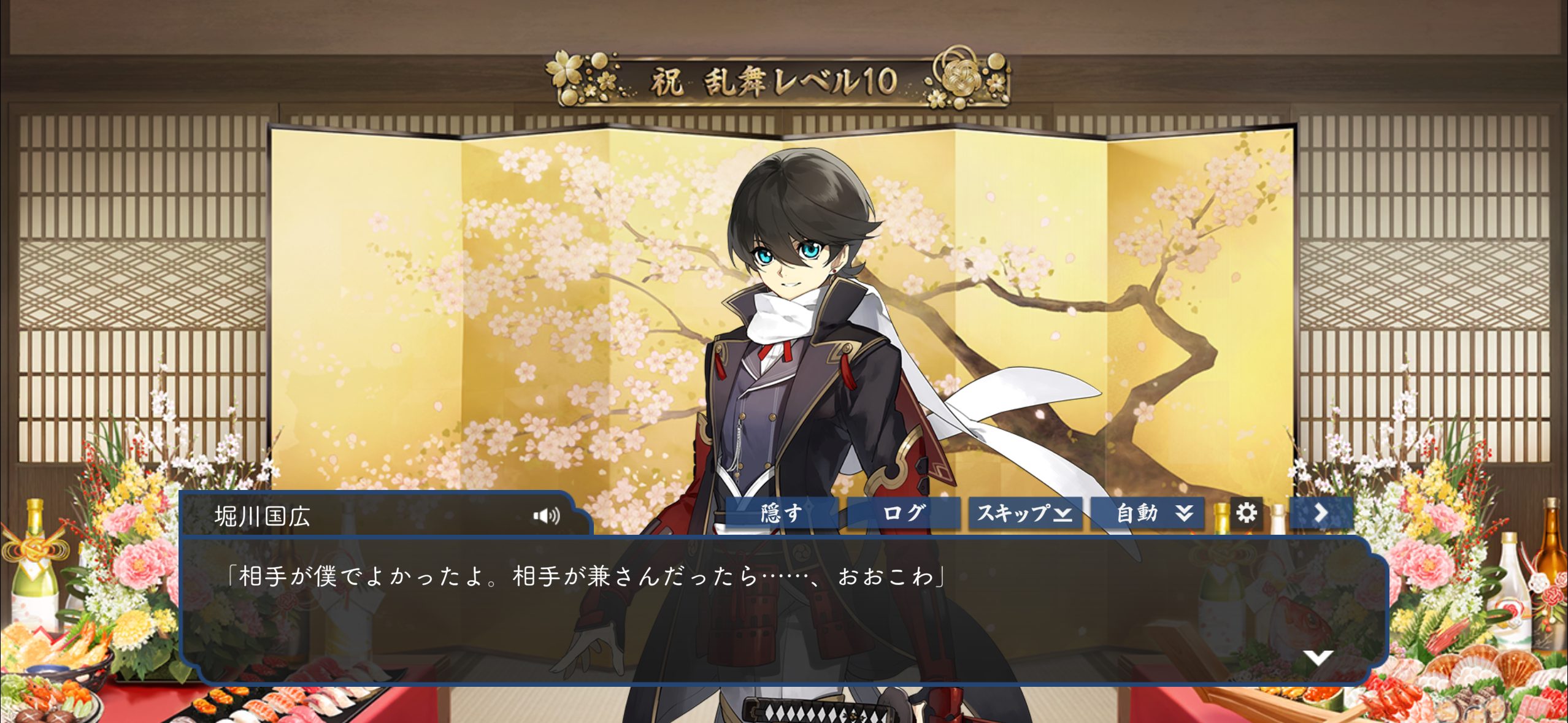
Task: Open the gear settings icon
Action: 1246,513
